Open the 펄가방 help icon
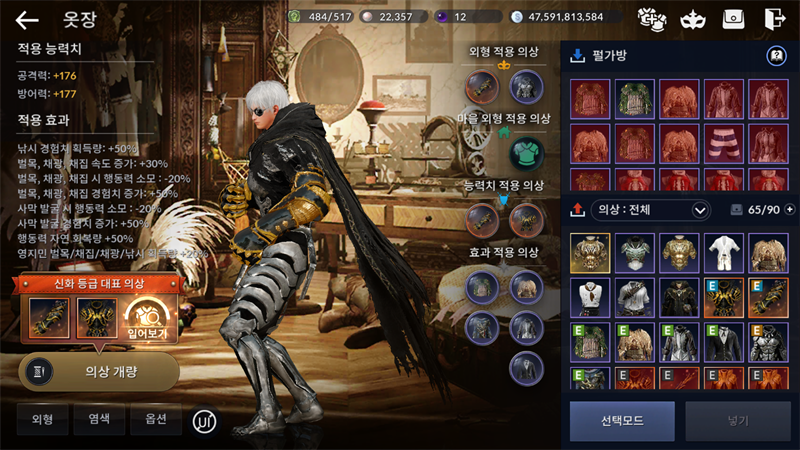Image resolution: width=800 pixels, height=450 pixels. (x=776, y=56)
